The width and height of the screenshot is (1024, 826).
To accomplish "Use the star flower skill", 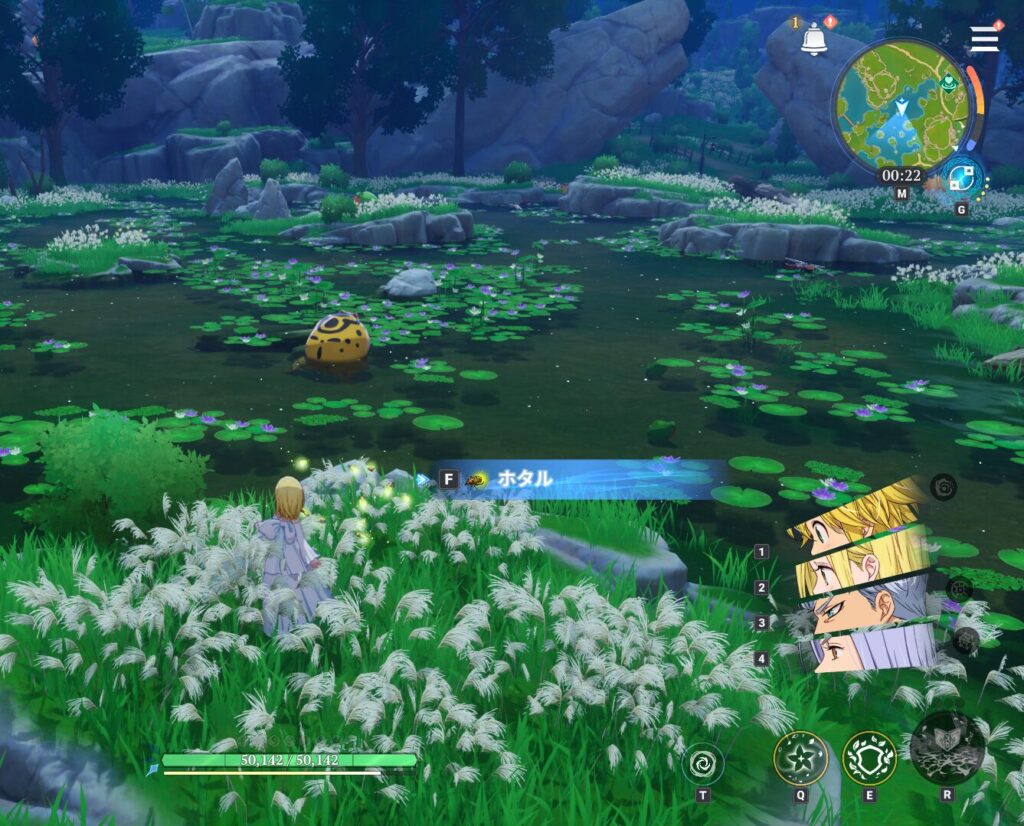I will coord(800,758).
